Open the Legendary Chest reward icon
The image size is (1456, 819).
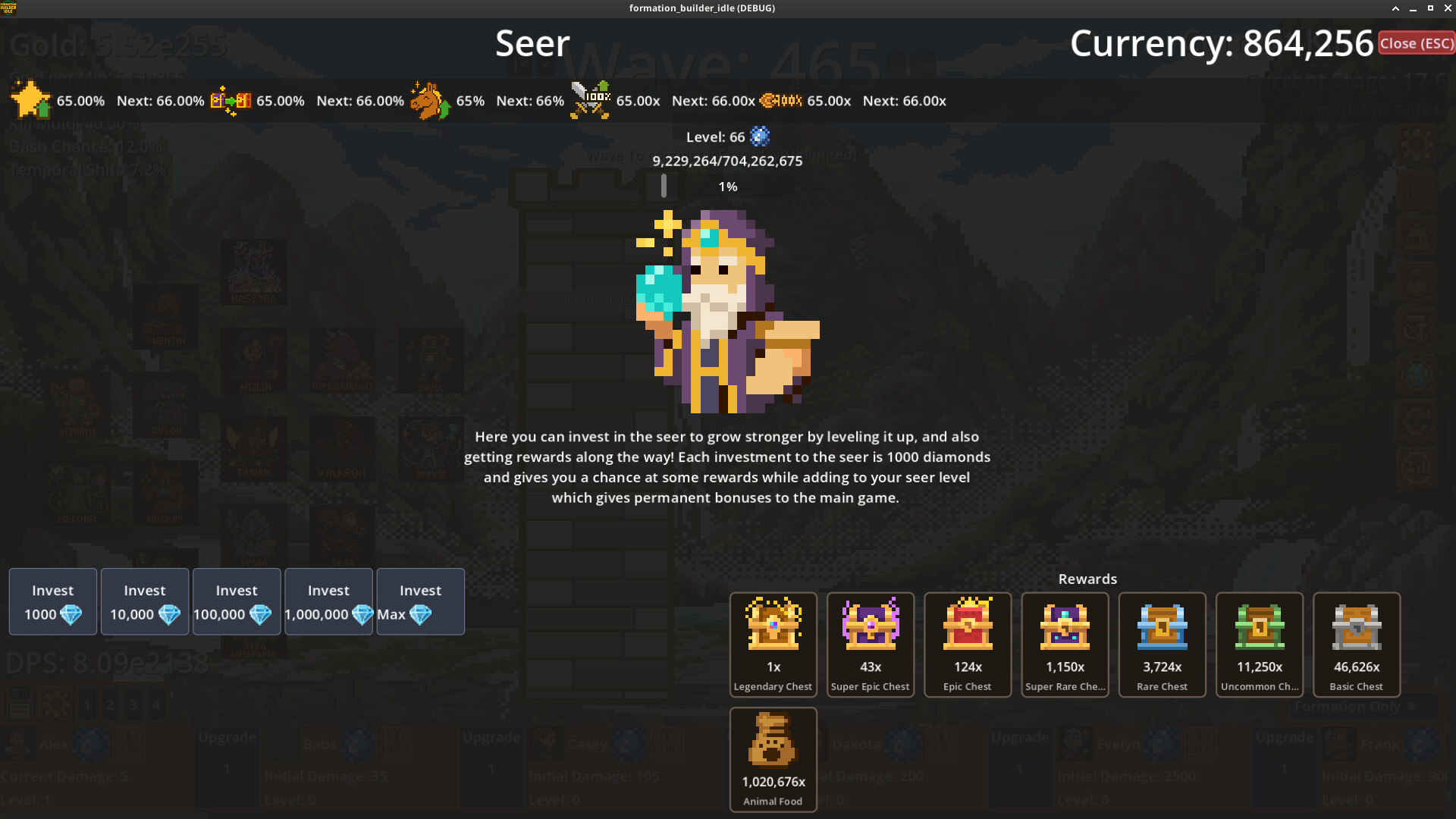click(x=773, y=623)
